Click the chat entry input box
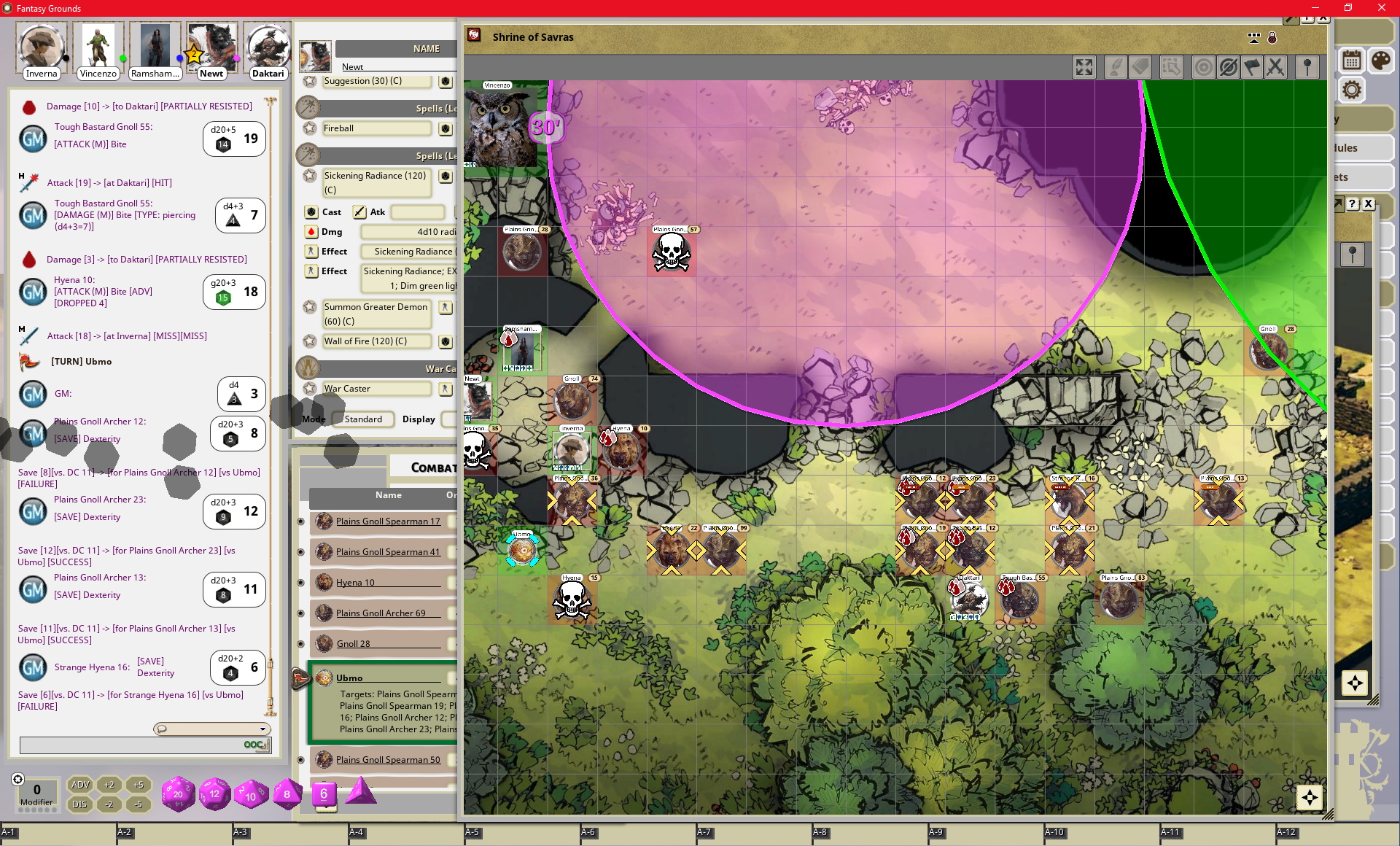The height and width of the screenshot is (846, 1400). pos(131,745)
